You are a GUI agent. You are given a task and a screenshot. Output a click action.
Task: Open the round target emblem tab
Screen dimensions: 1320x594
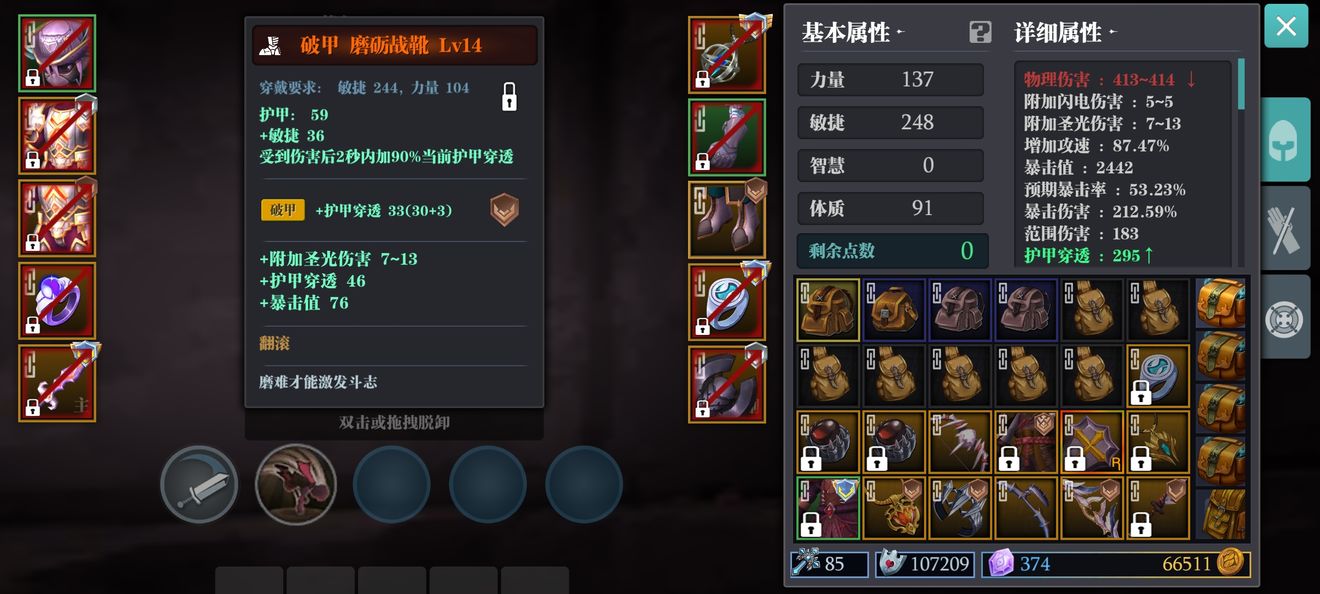pyautogui.click(x=1284, y=317)
